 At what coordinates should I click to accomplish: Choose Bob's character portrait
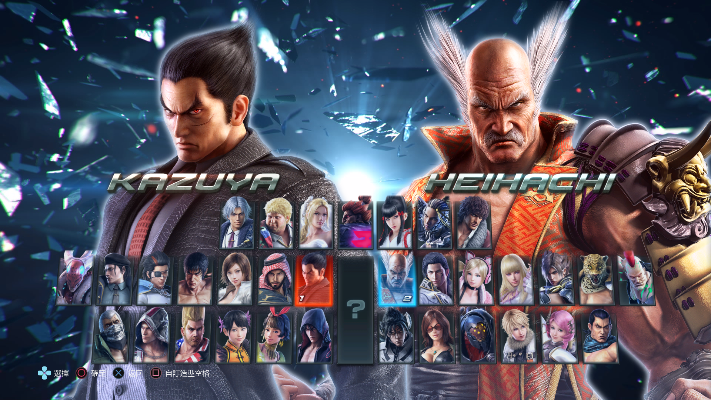[x=275, y=220]
